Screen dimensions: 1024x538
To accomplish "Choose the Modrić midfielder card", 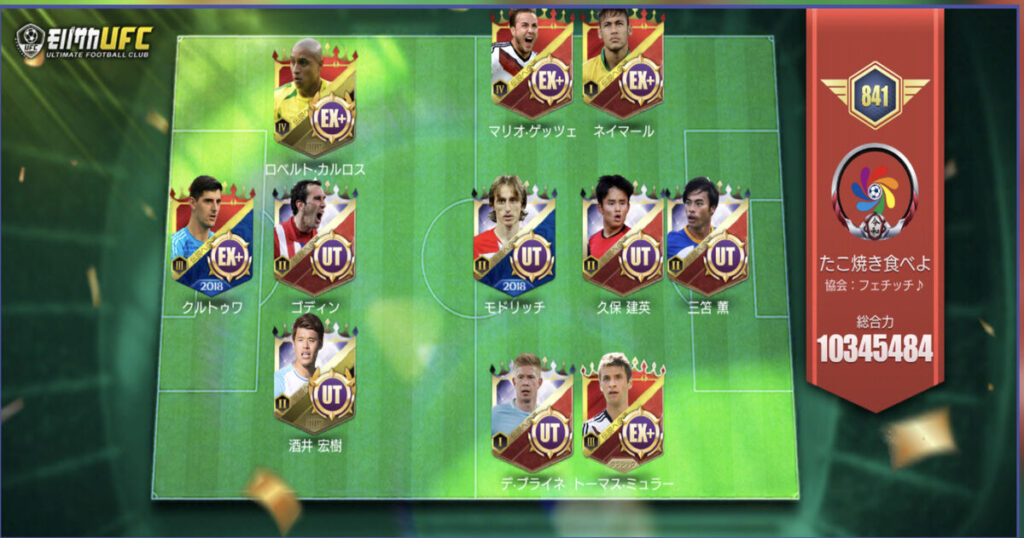I will (x=514, y=238).
